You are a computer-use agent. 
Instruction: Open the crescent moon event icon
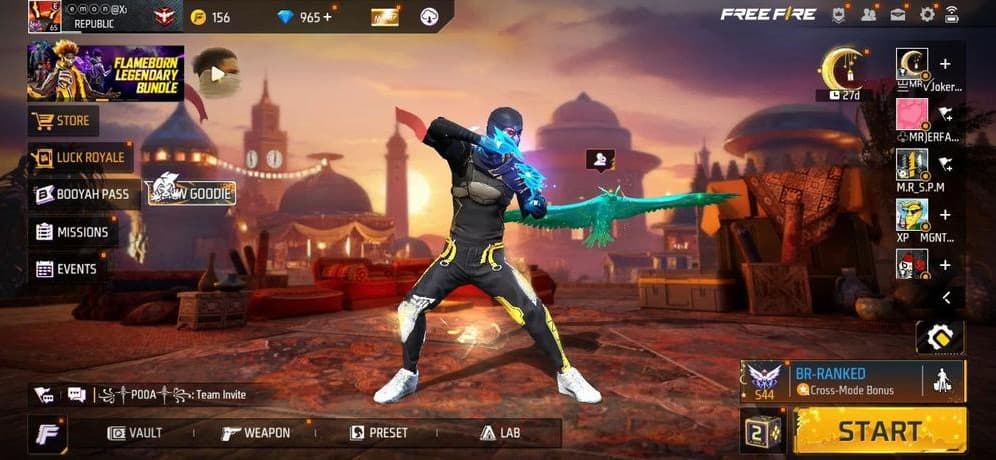(x=841, y=68)
